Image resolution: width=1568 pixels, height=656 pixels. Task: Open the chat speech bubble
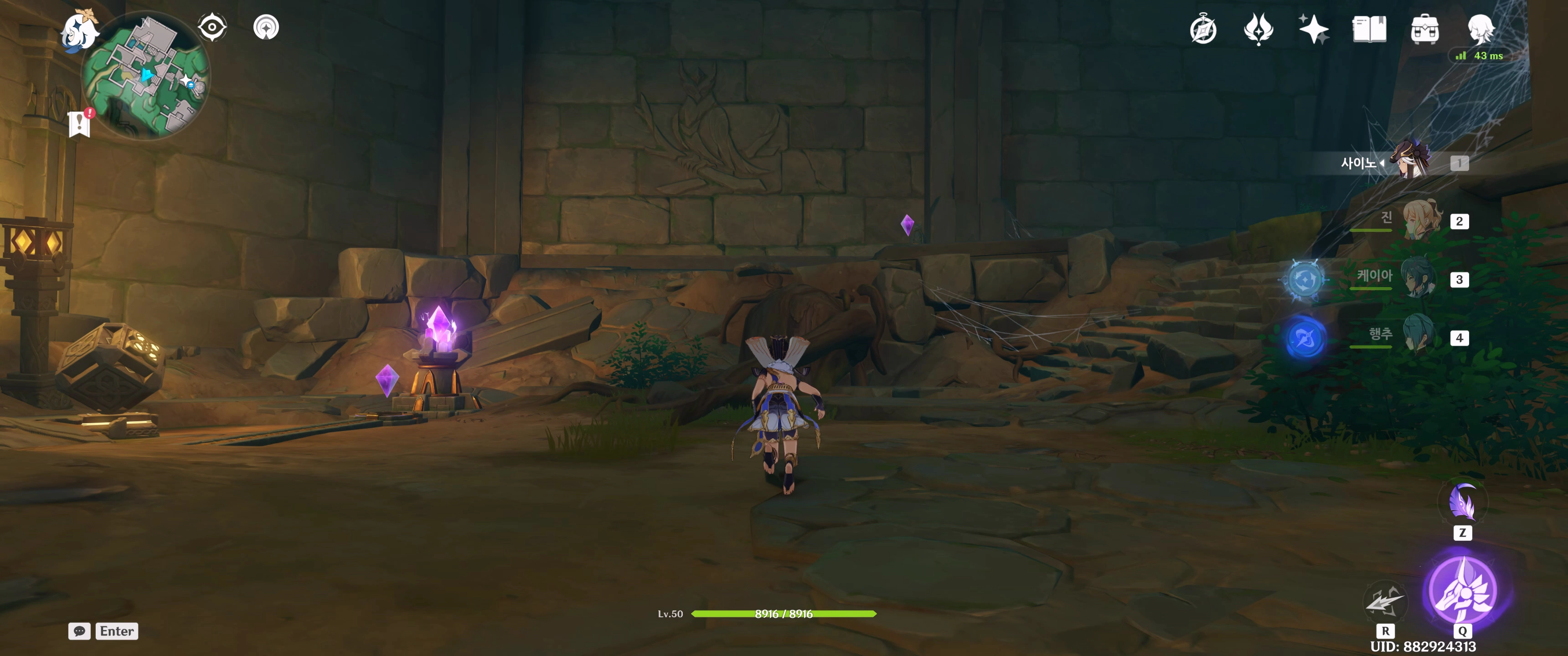[x=79, y=631]
